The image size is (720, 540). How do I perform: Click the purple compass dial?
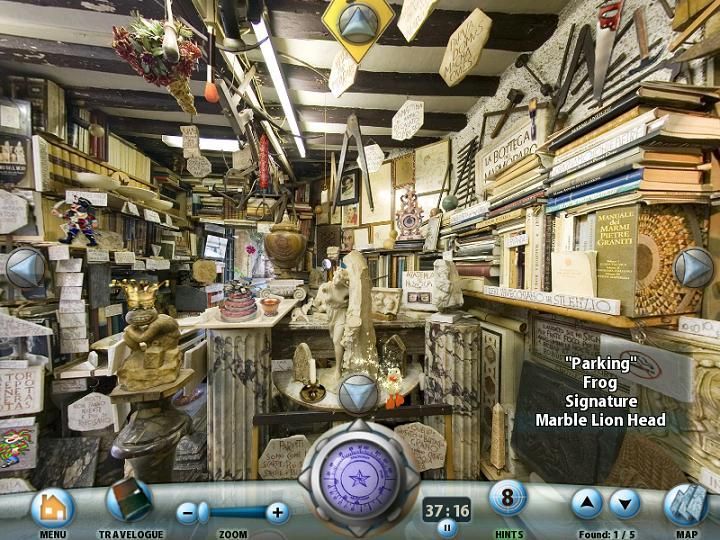coord(359,478)
